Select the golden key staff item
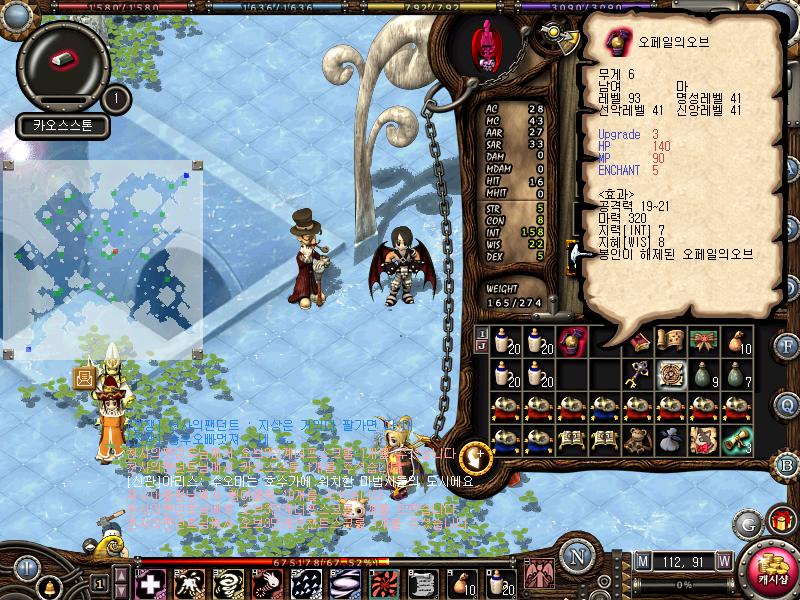 637,376
